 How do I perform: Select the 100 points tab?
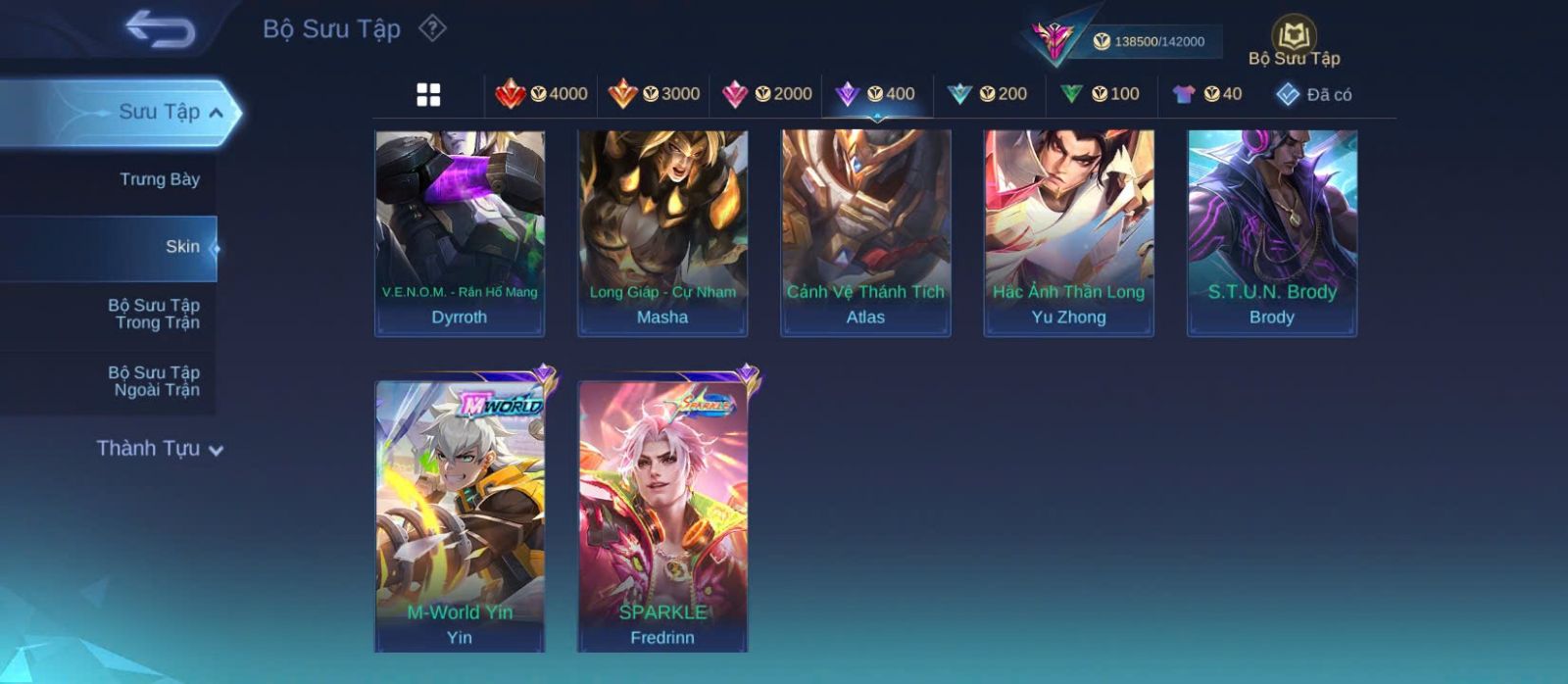coord(1100,94)
